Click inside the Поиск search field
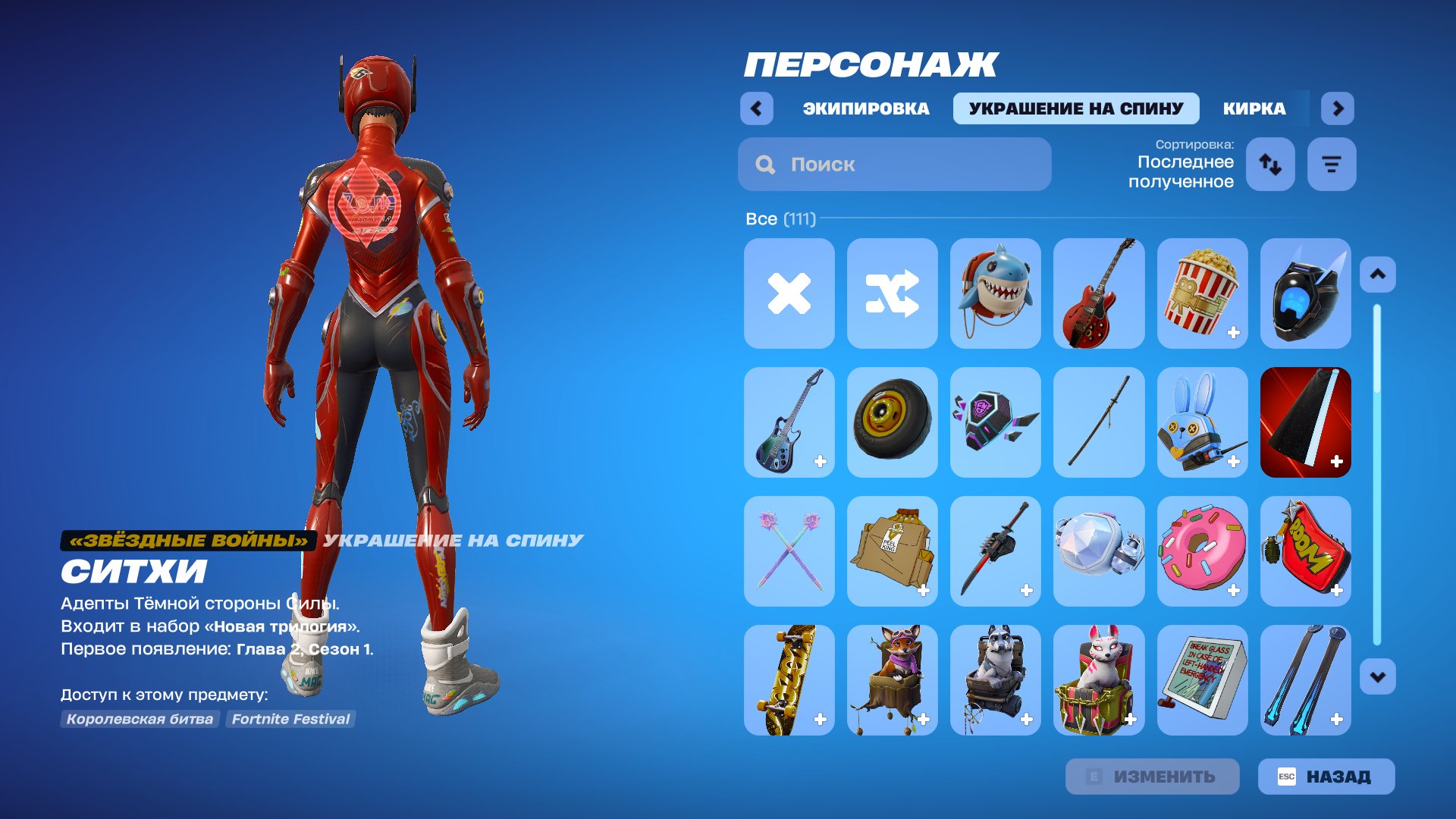The image size is (1456, 819). (895, 164)
